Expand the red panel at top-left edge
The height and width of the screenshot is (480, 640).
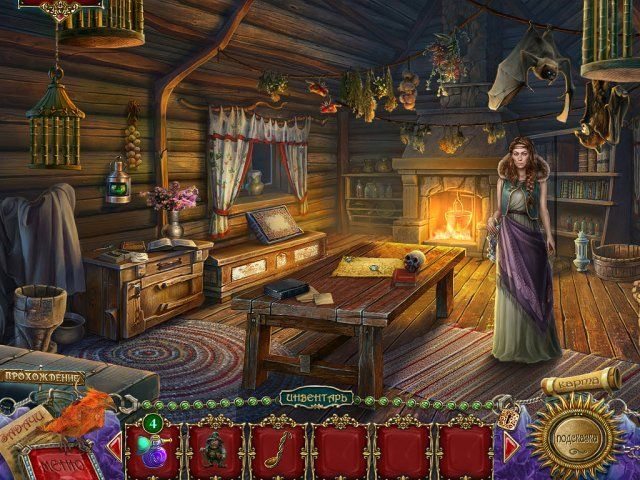click(47, 6)
